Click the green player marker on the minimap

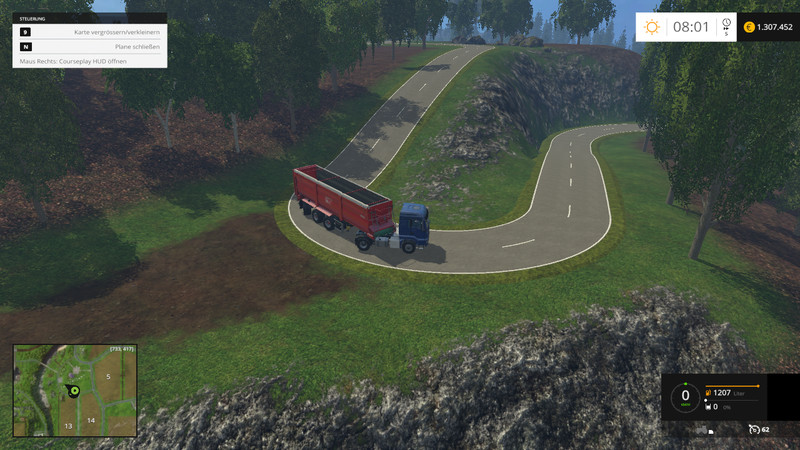(72, 390)
